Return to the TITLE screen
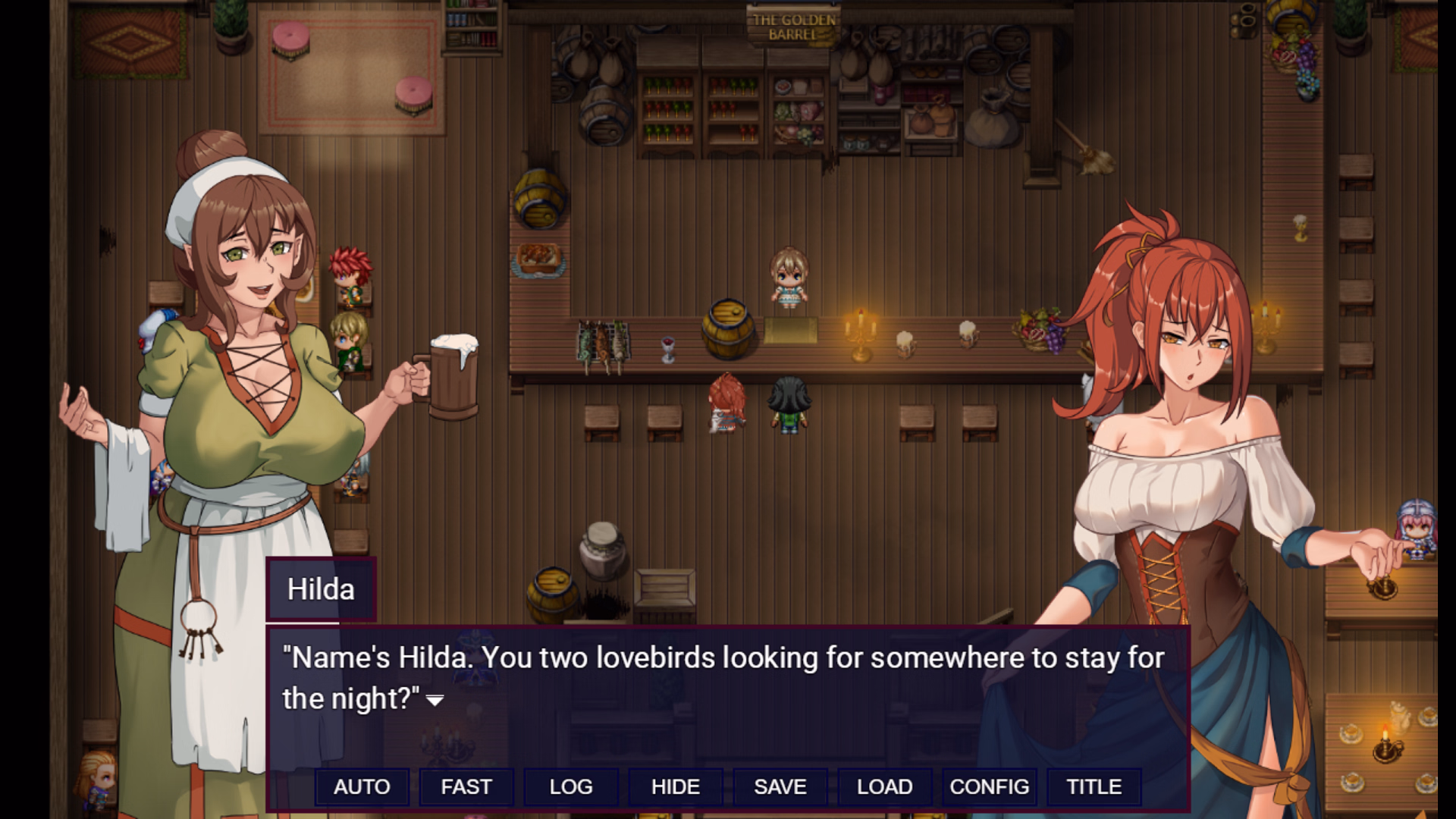 coord(1092,786)
